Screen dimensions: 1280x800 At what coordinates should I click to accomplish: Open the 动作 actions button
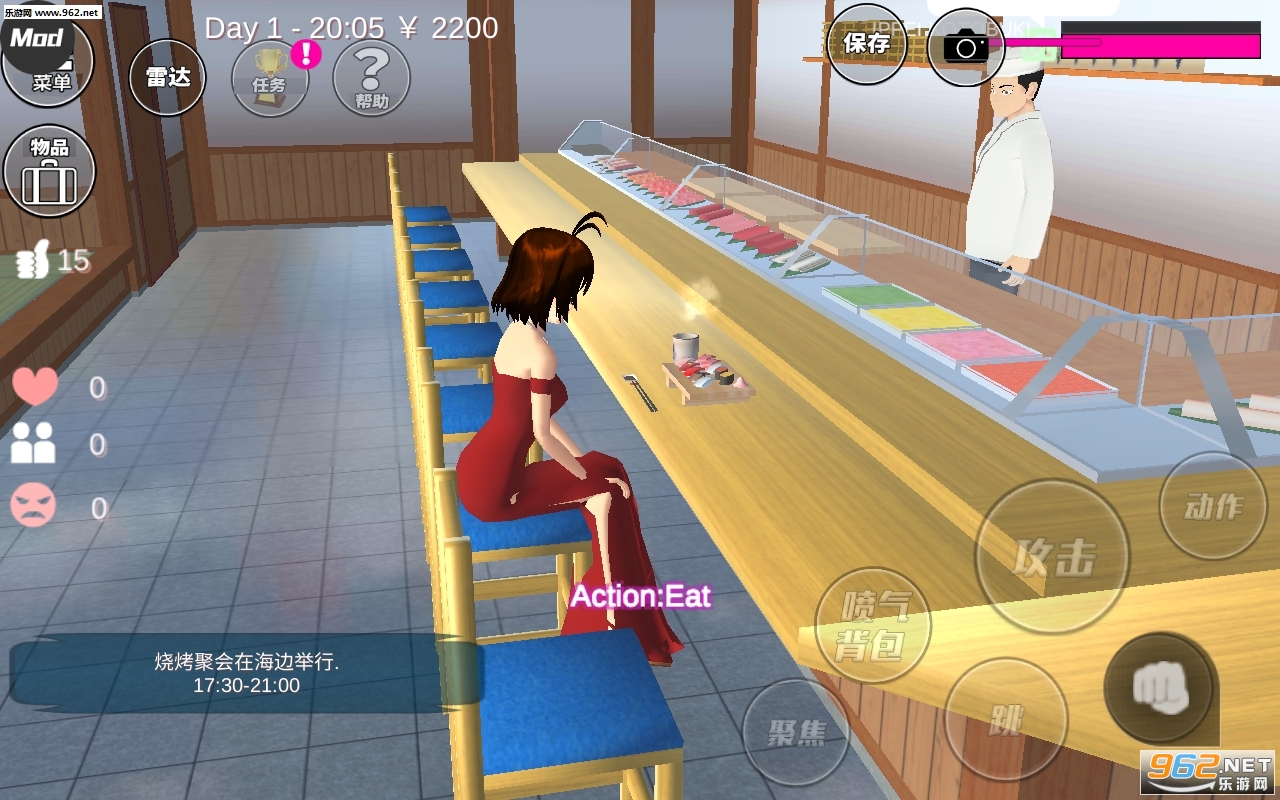tap(1212, 506)
